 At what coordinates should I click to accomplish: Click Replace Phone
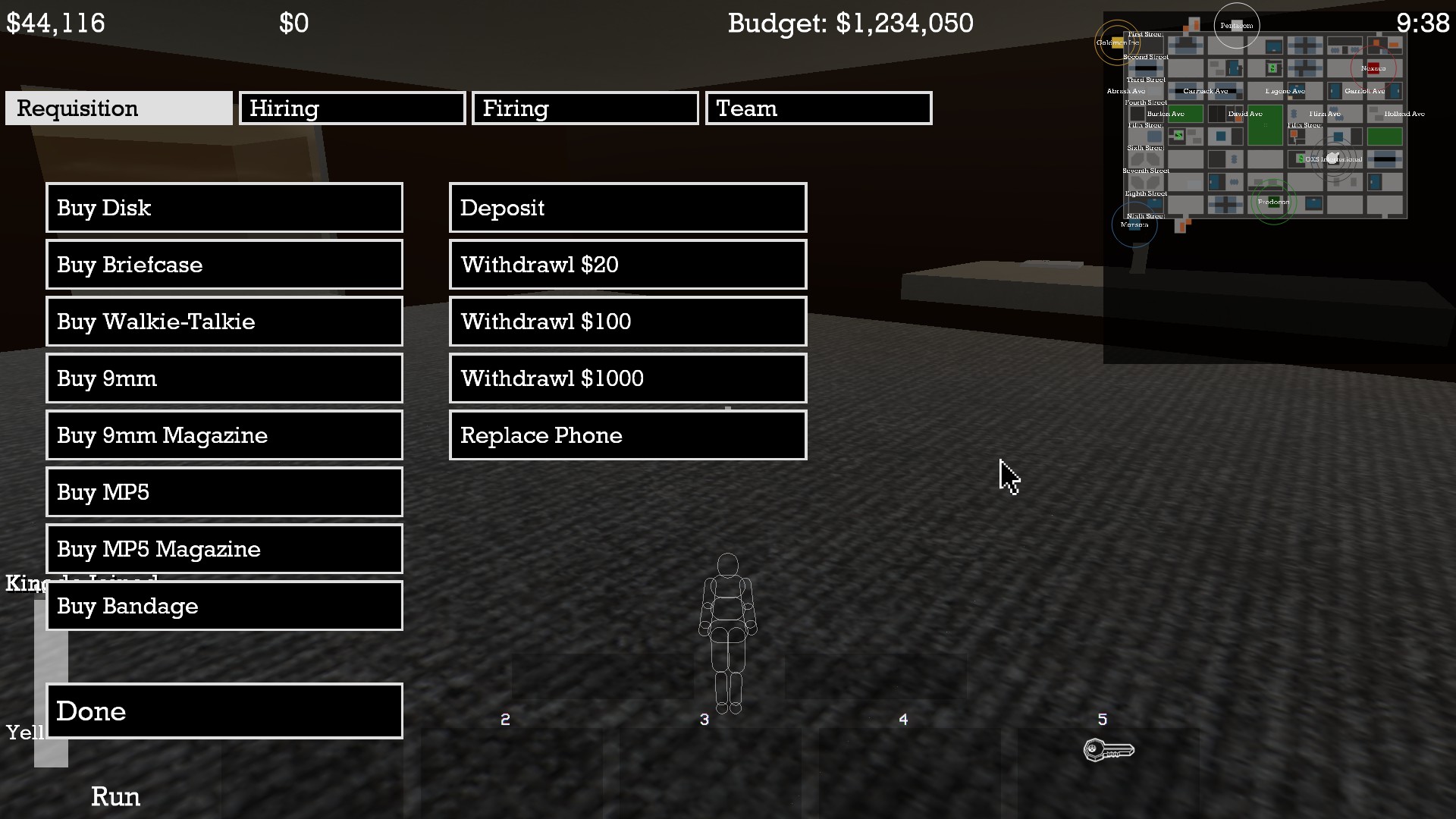[x=627, y=435]
